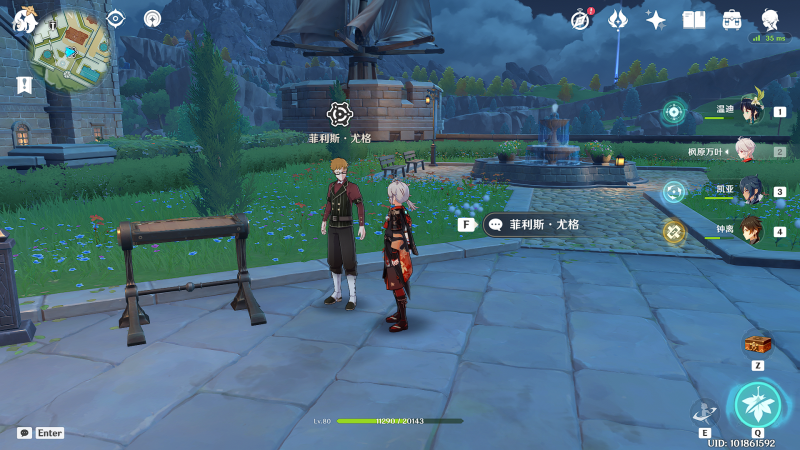Open the adventurer handbook book icon
This screenshot has height=450, width=800.
tap(694, 19)
